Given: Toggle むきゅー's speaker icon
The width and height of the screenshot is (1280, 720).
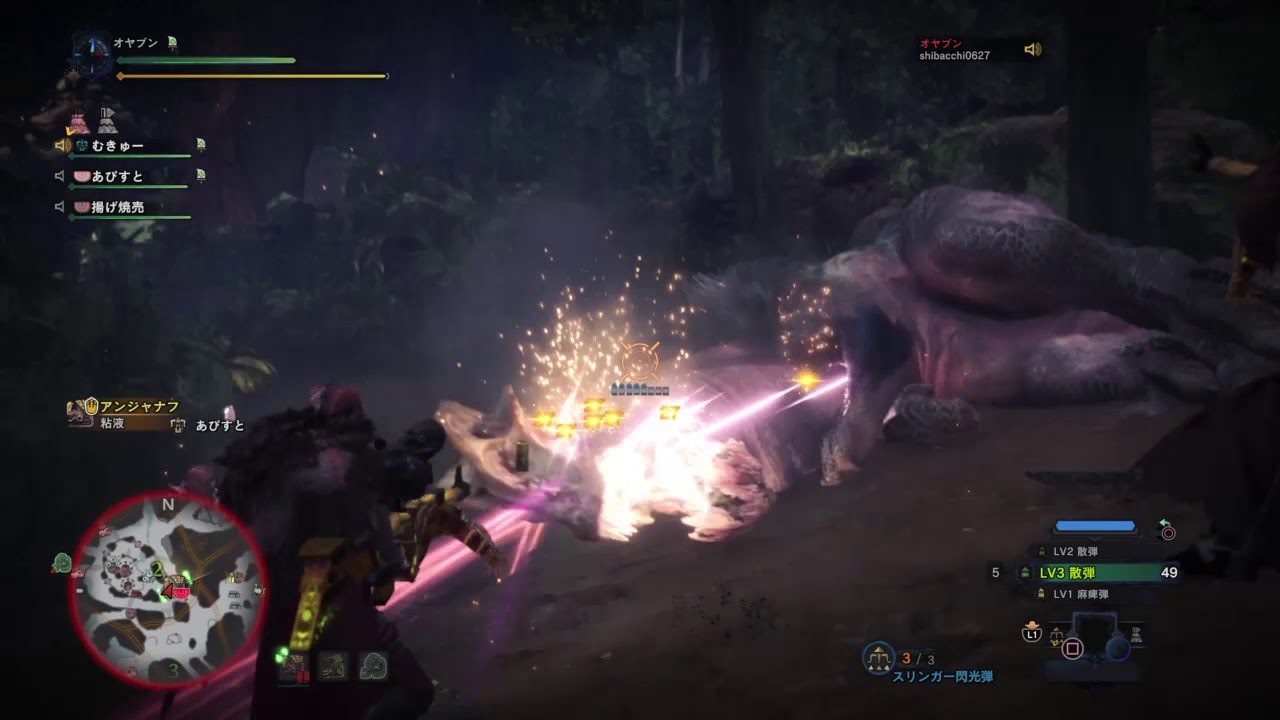Looking at the screenshot, I should tap(63, 146).
